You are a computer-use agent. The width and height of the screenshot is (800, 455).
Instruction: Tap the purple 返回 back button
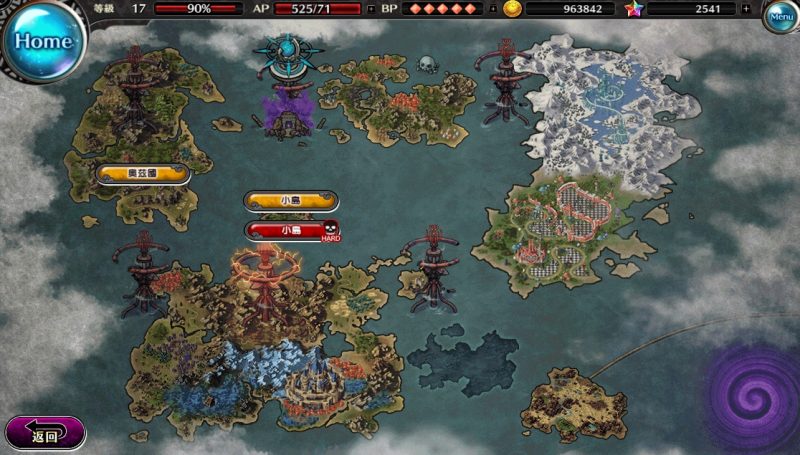tap(45, 435)
